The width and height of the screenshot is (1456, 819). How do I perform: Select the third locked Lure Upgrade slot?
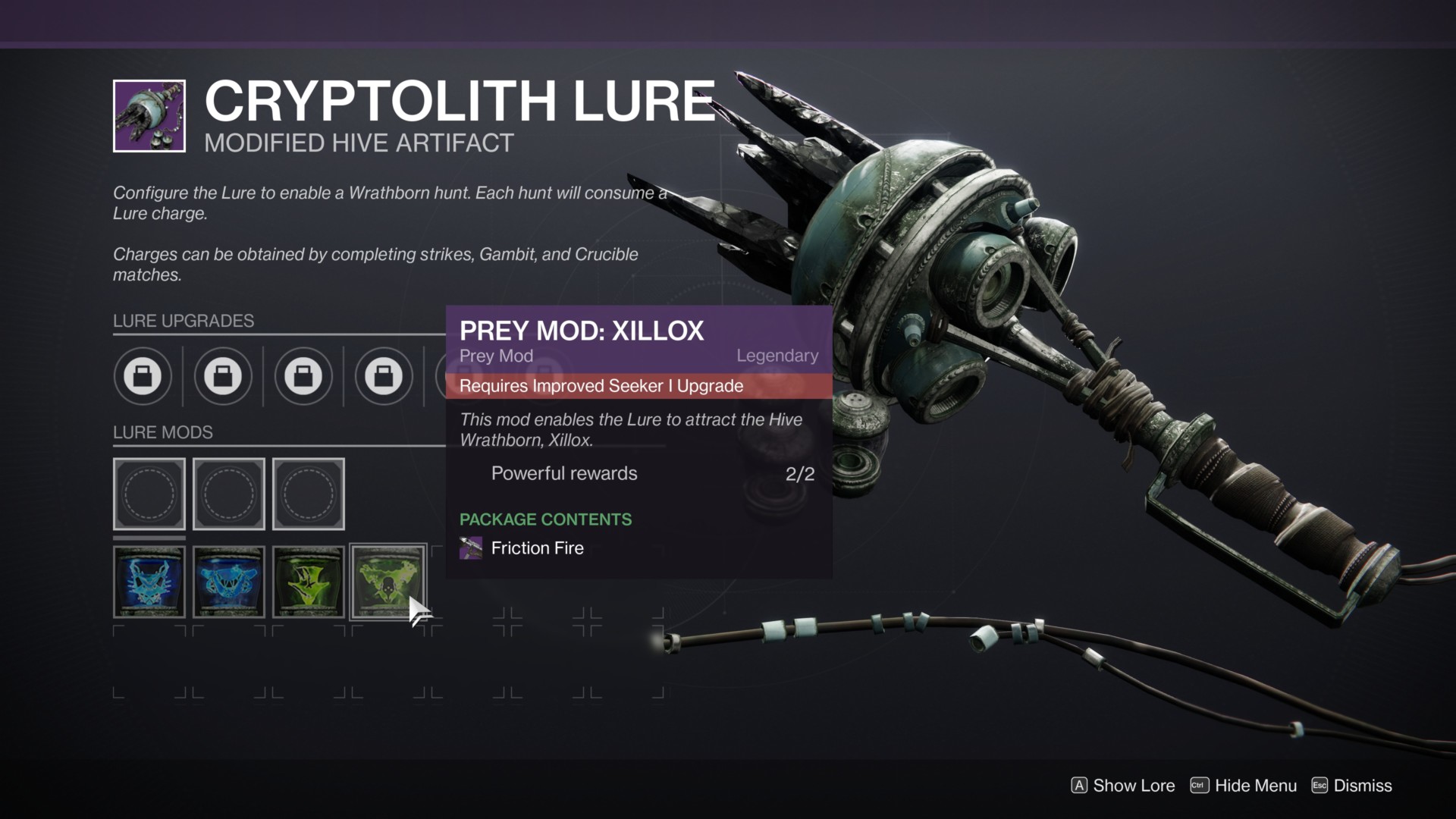point(305,377)
